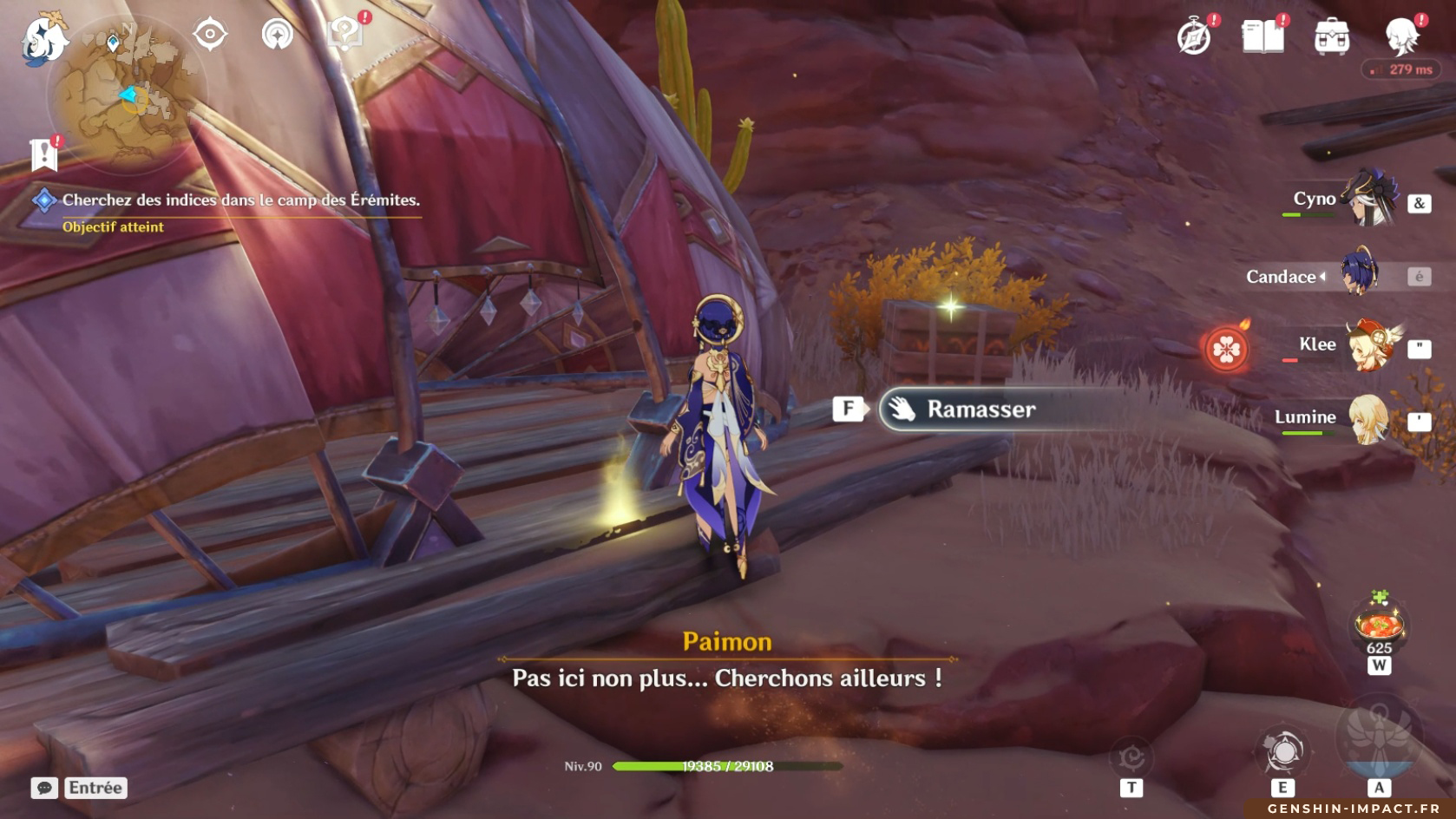Switch to party member Klee
Image resolution: width=1456 pixels, height=819 pixels.
[1367, 346]
